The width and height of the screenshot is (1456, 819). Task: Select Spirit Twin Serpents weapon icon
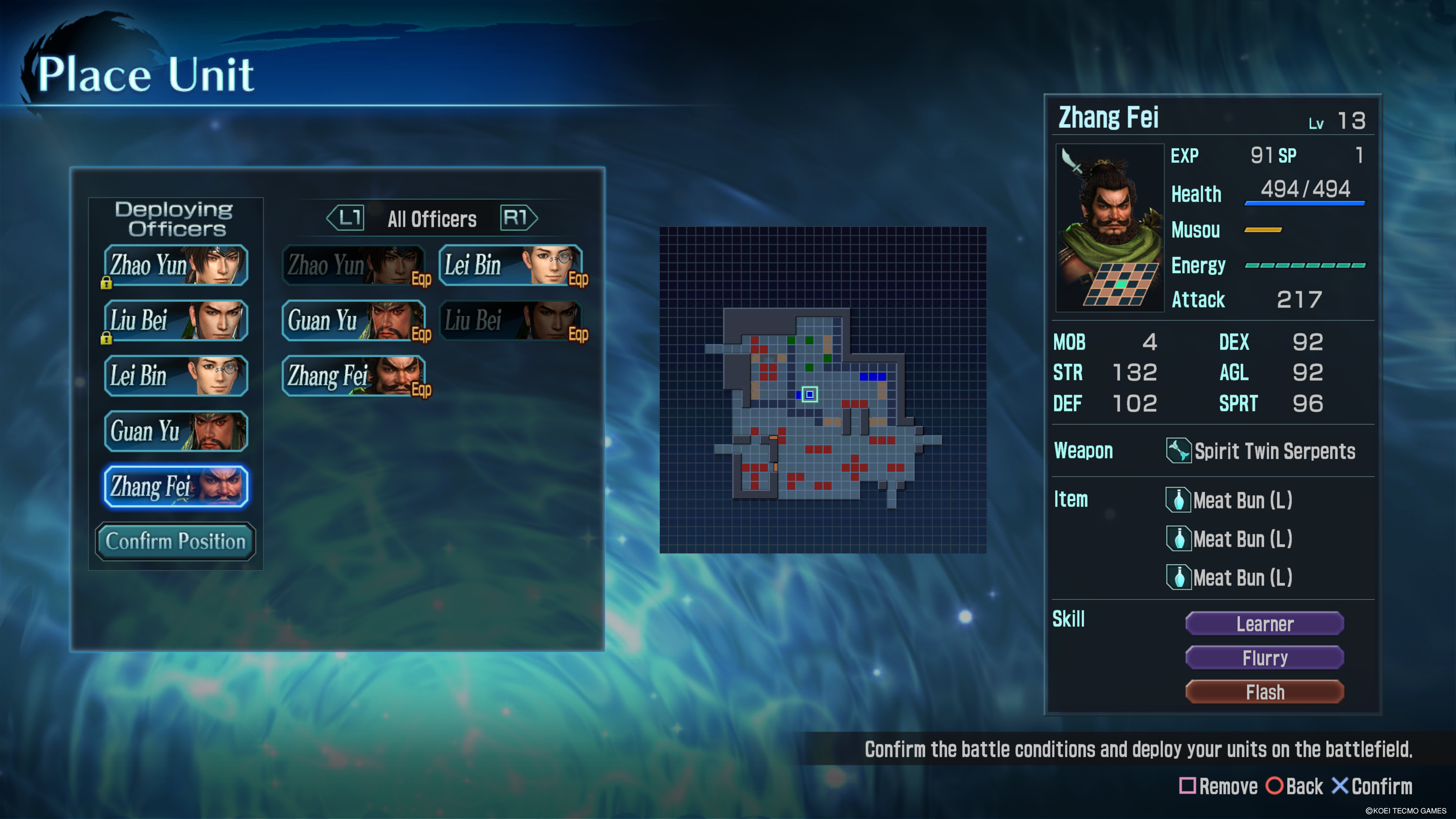tap(1178, 451)
